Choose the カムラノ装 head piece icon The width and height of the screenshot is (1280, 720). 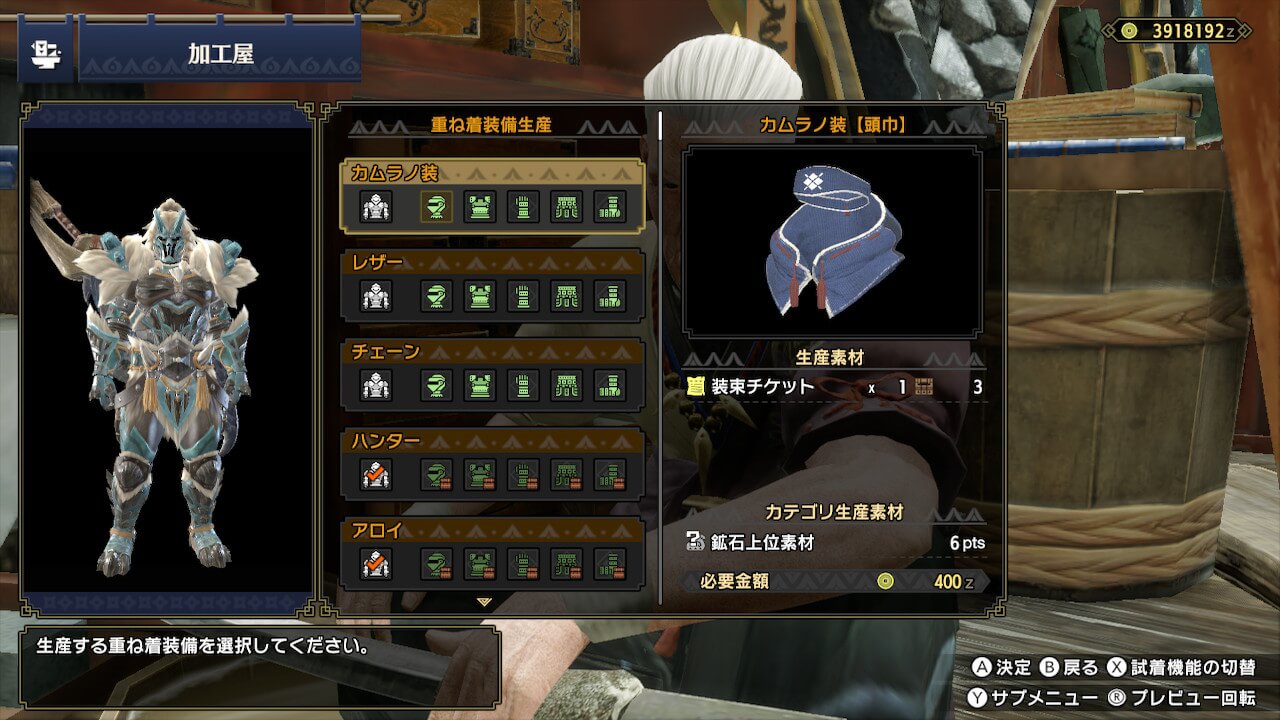(x=436, y=207)
